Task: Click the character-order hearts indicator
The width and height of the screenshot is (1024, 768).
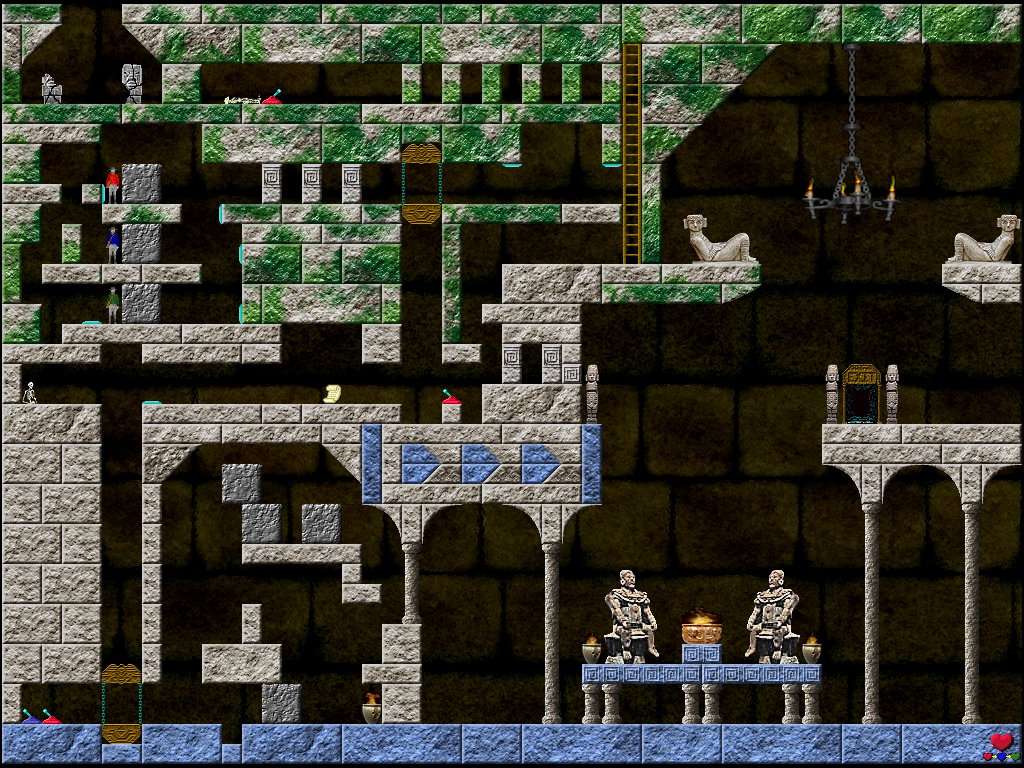Action: 1001,746
